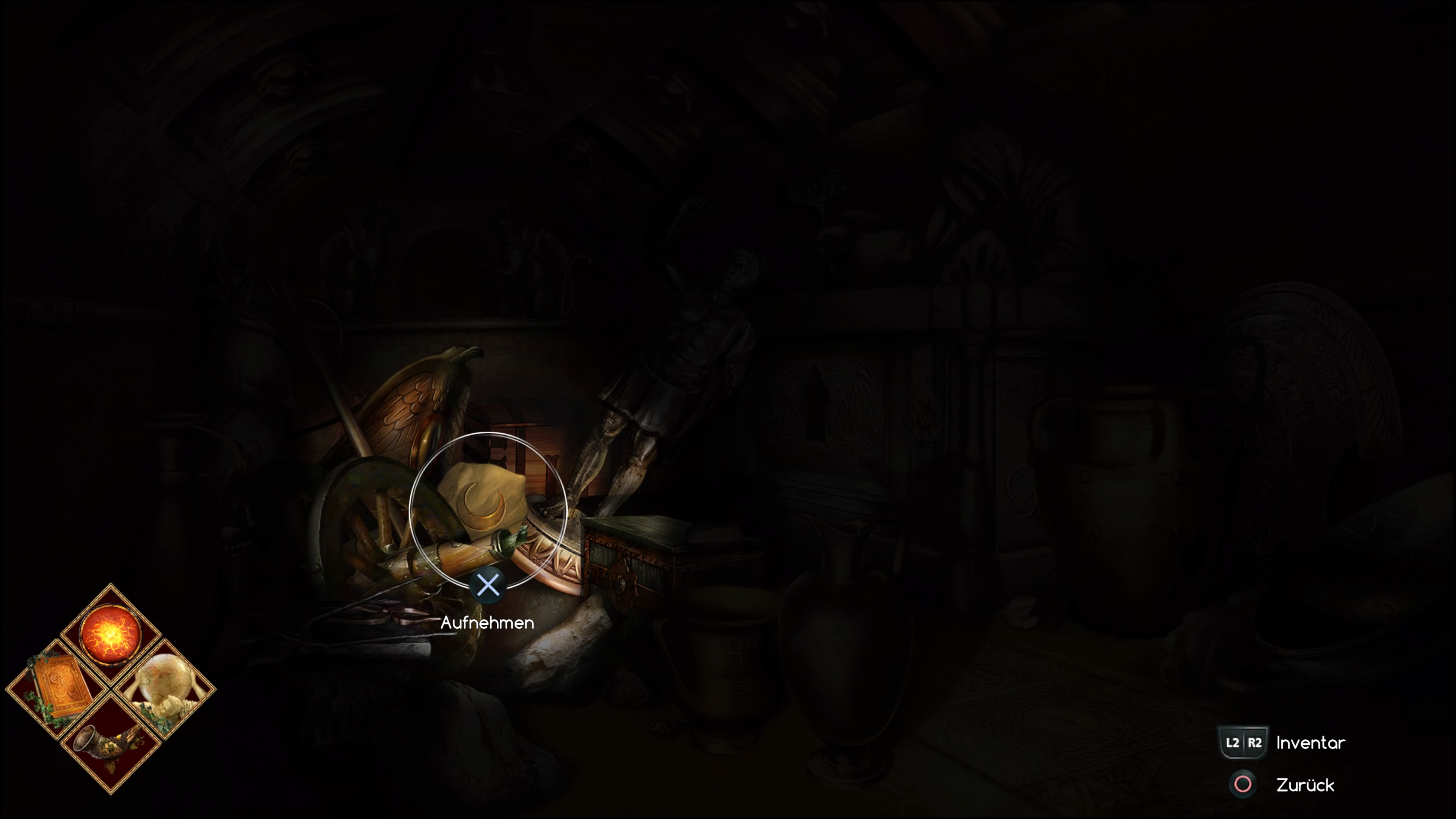Choose the ornate orange book slot
Image resolution: width=1456 pixels, height=819 pixels.
pos(57,689)
